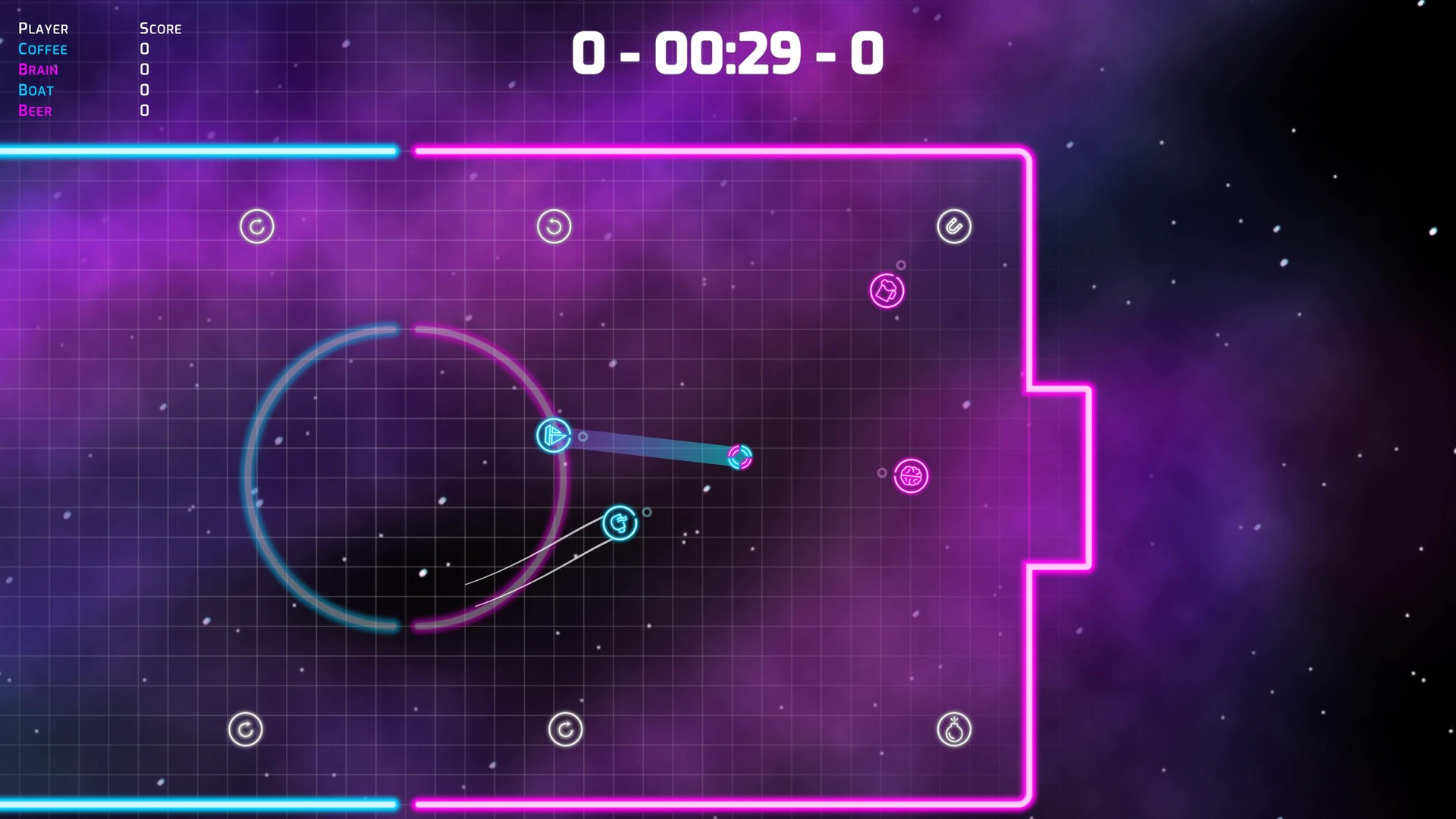Click the Score column header
Screen dimensions: 1456x819
pos(160,29)
